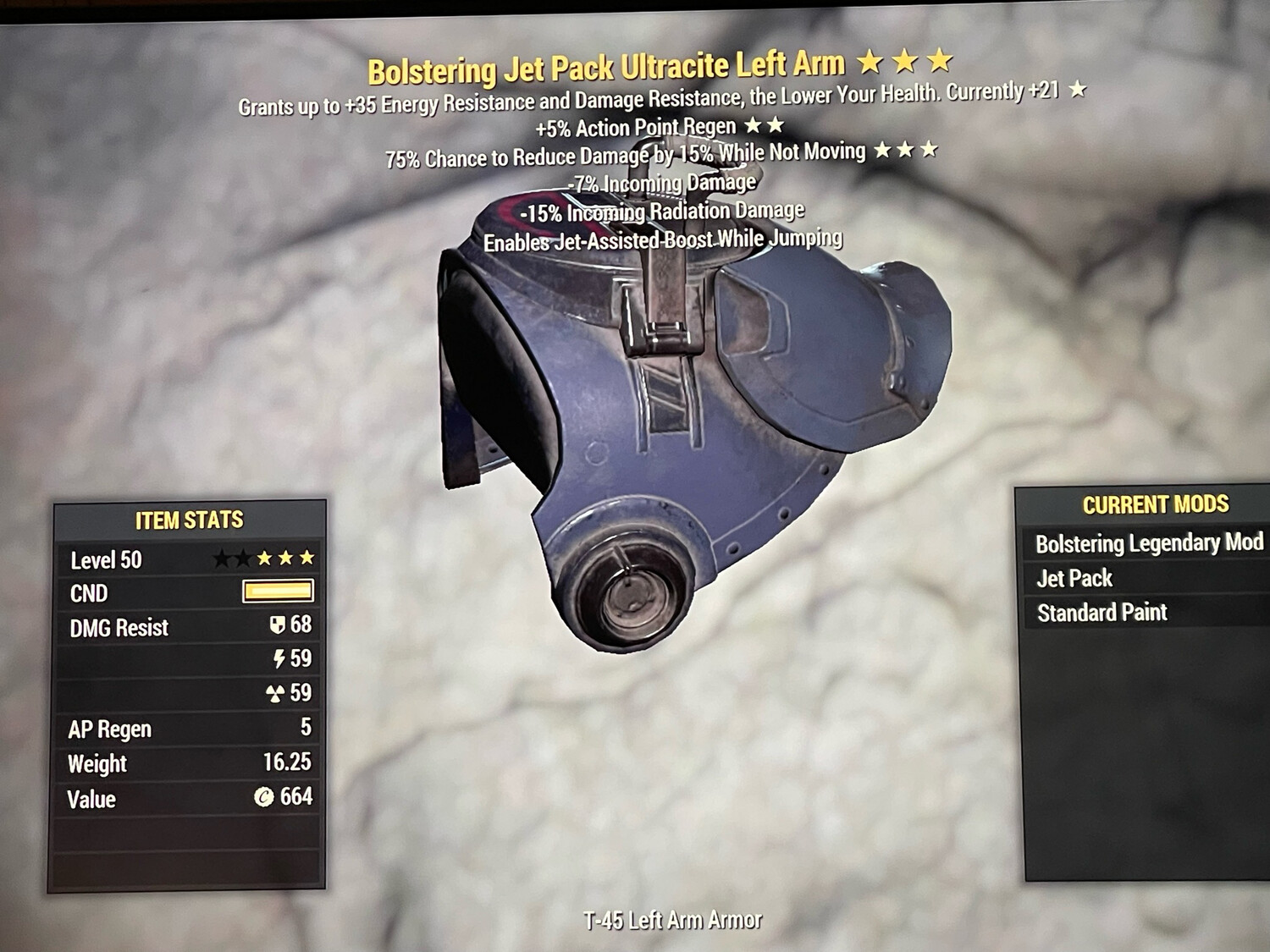Expand the CURRENT MODS section
Screen dimensions: 1270x952
pyautogui.click(x=1155, y=504)
